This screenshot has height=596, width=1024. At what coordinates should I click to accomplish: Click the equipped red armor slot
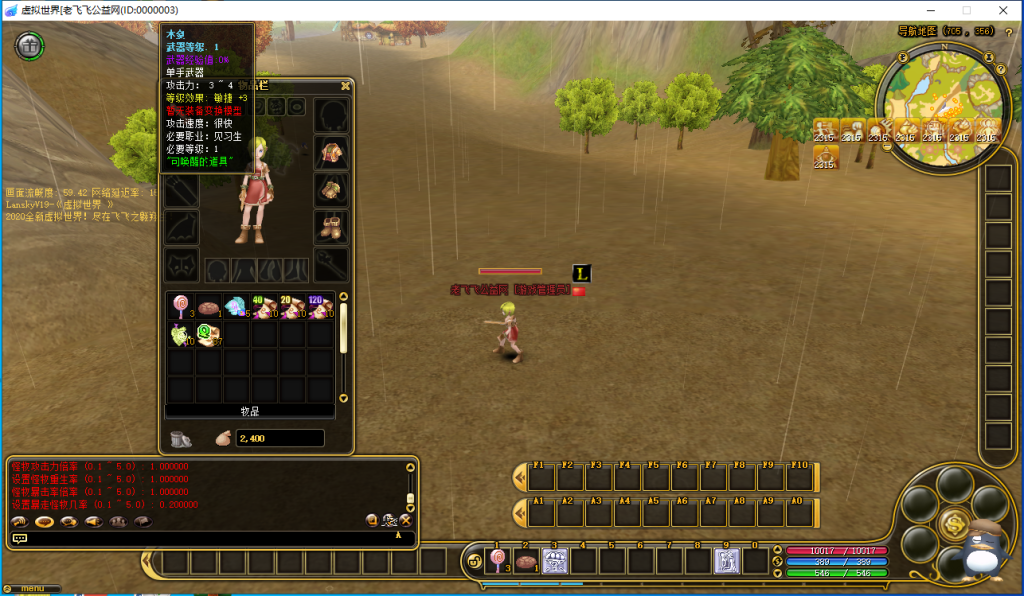click(331, 153)
